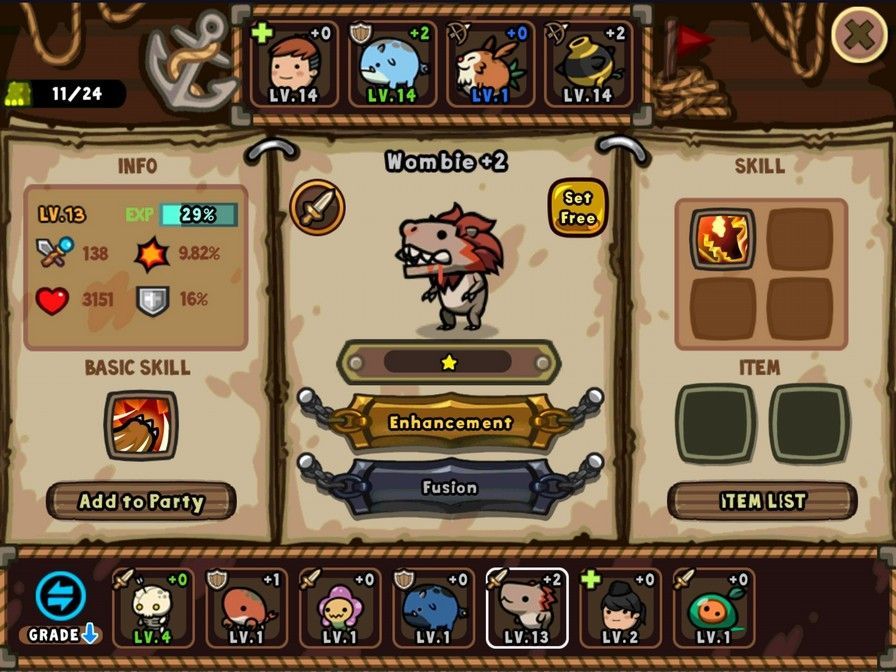Select the orange seed sprout creature
896x672 pixels.
[713, 608]
